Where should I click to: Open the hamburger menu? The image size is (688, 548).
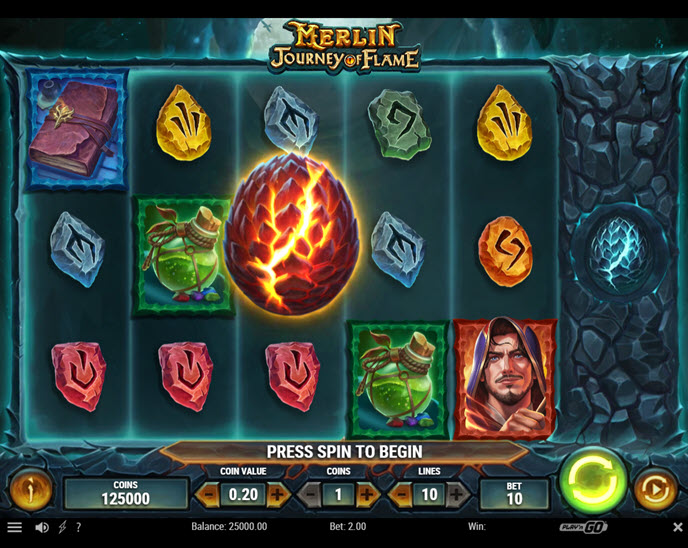pos(14,527)
